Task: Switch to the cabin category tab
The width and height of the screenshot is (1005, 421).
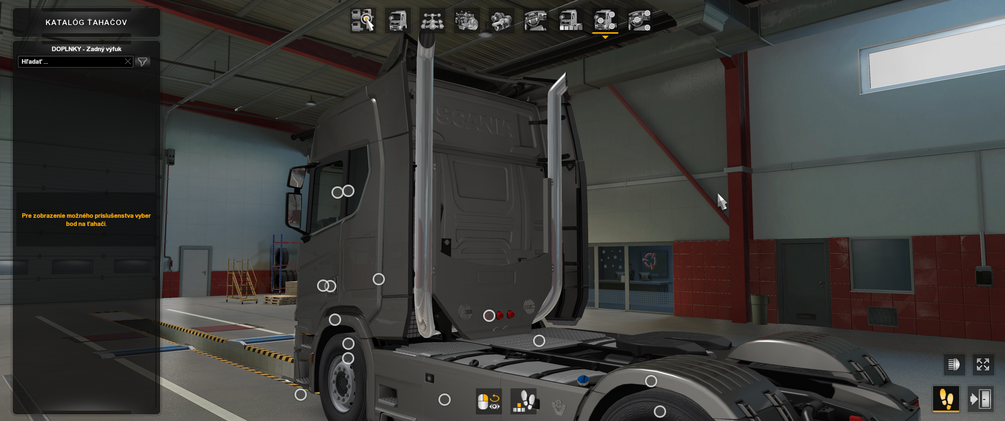Action: point(398,20)
